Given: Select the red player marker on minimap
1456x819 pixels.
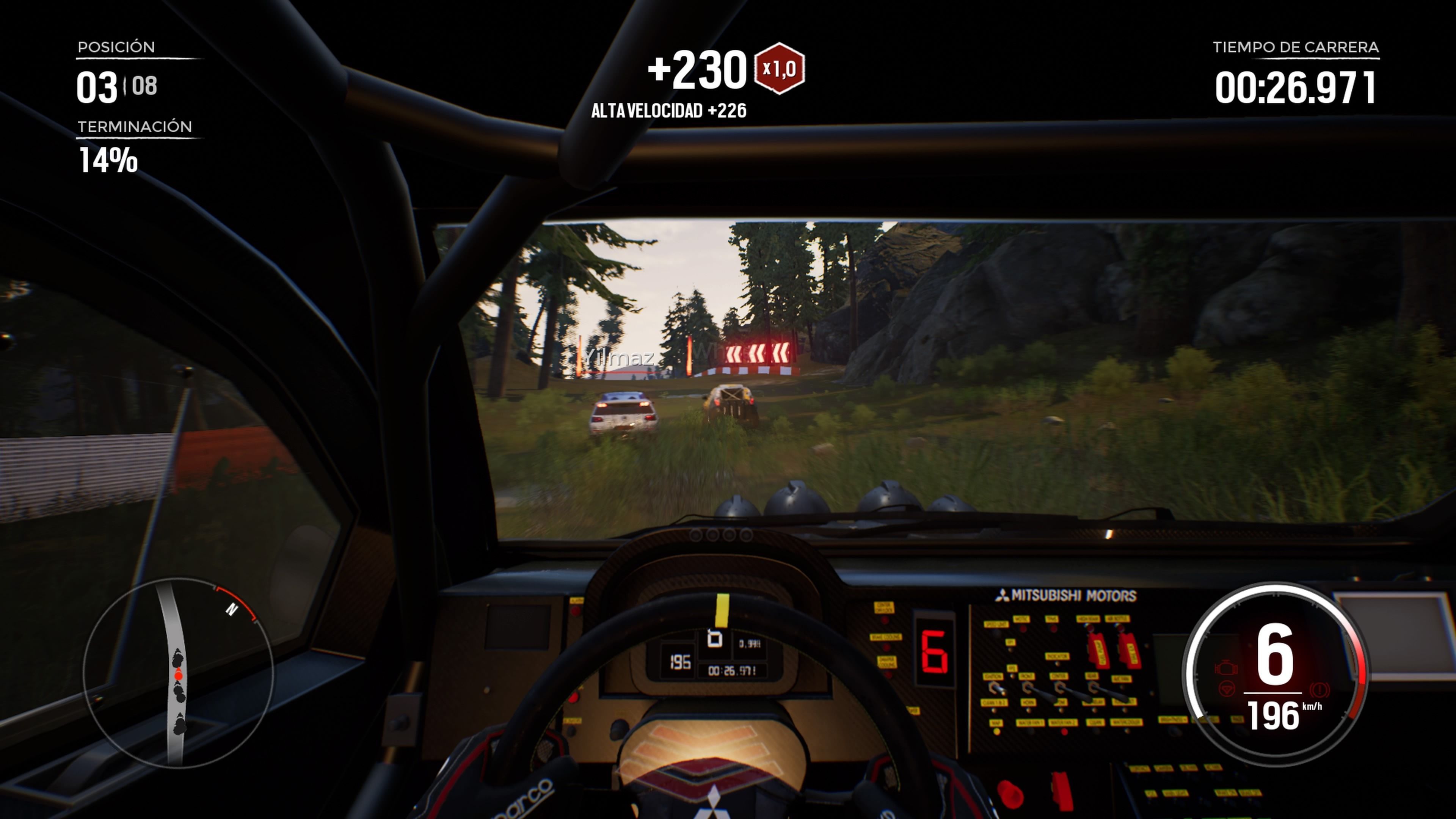Looking at the screenshot, I should tap(179, 675).
